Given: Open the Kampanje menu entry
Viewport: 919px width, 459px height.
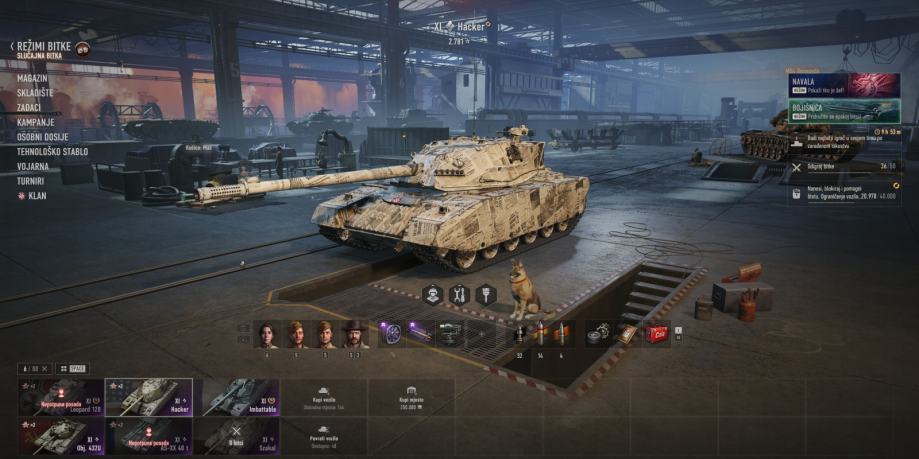Looking at the screenshot, I should point(34,122).
